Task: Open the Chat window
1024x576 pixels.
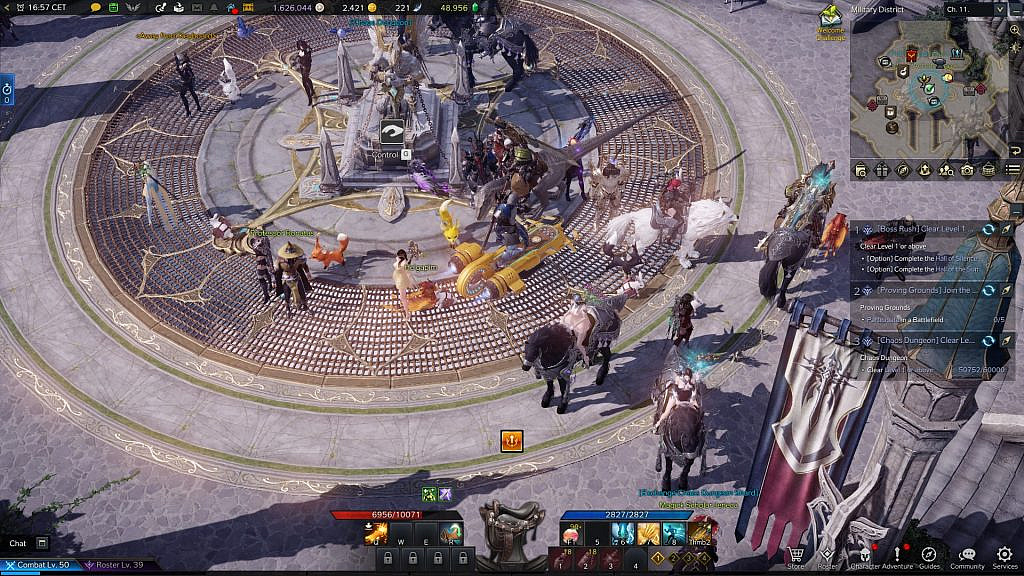Action: (18, 543)
